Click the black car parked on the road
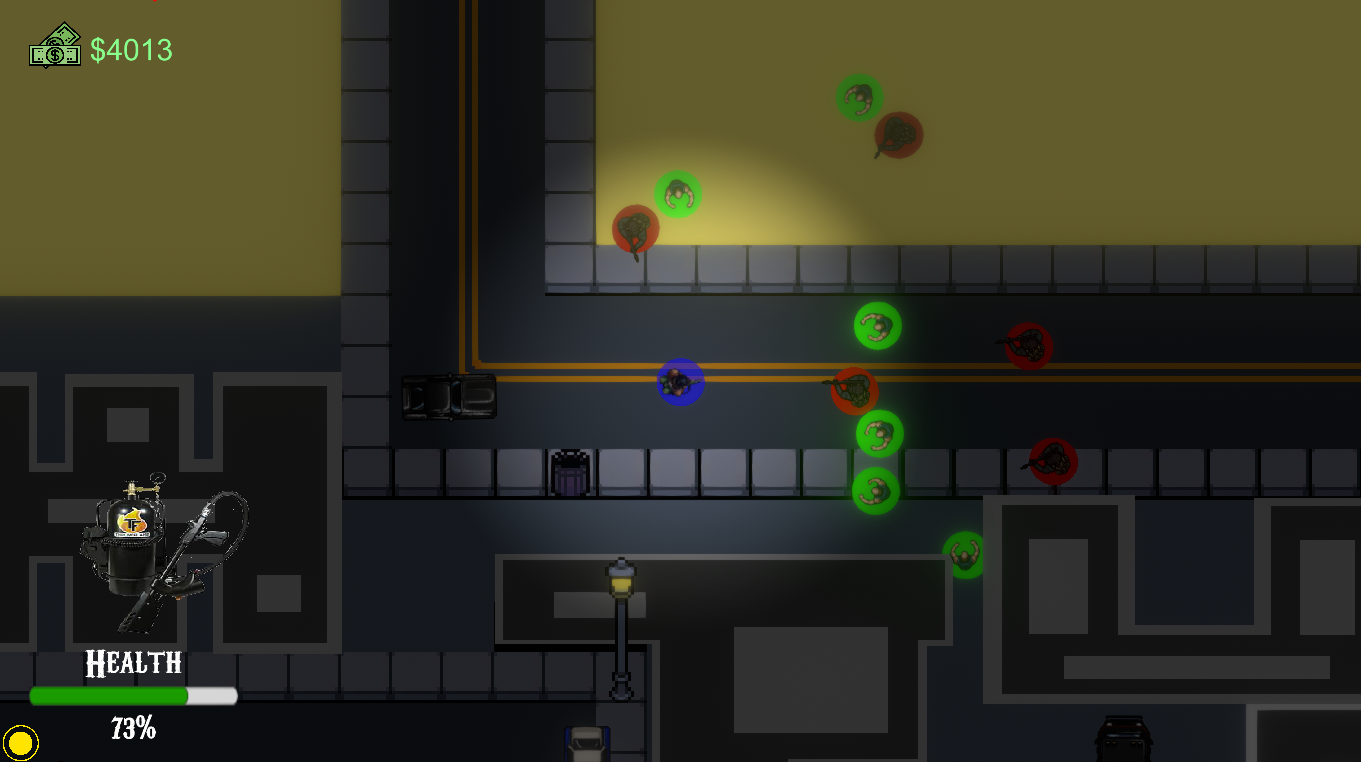Screen dimensions: 1361x762 pos(451,398)
